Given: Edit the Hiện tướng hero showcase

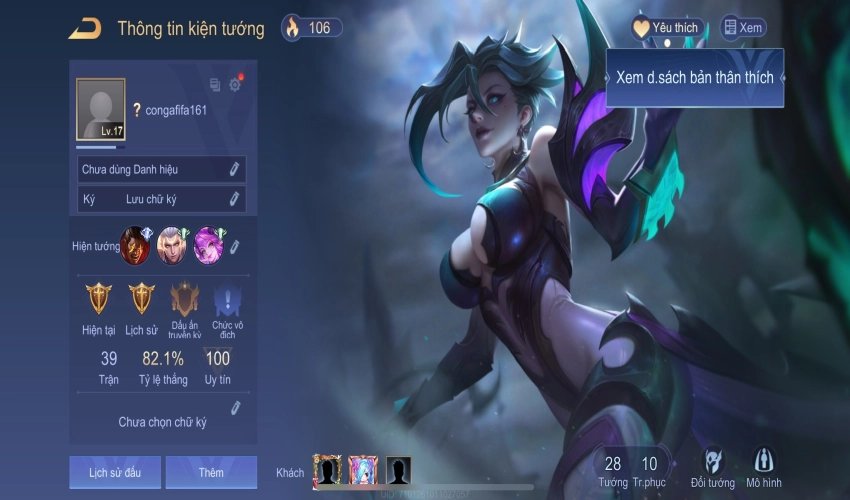Looking at the screenshot, I should point(234,246).
